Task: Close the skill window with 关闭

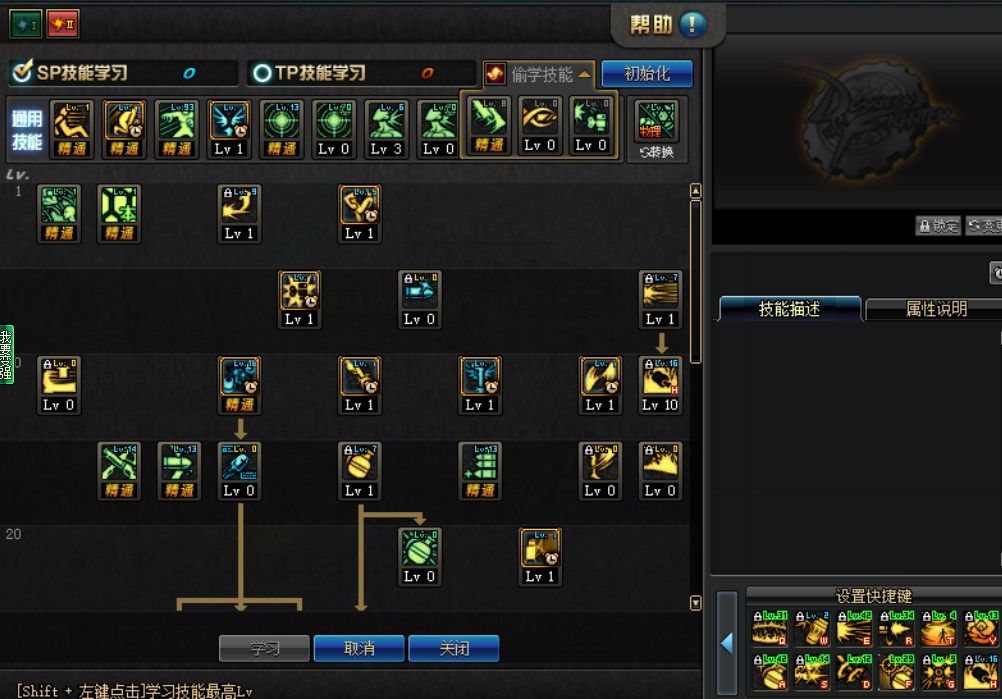Action: tap(454, 648)
